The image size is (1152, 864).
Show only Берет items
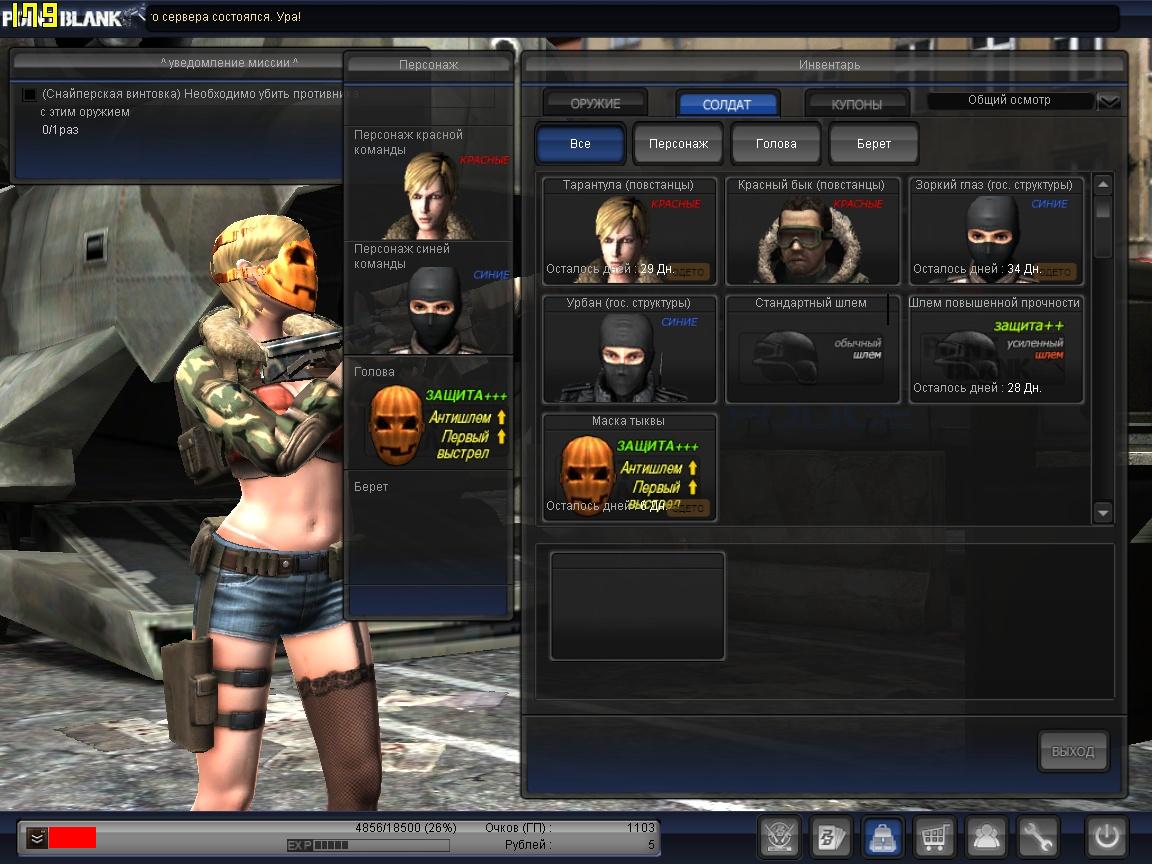point(874,144)
